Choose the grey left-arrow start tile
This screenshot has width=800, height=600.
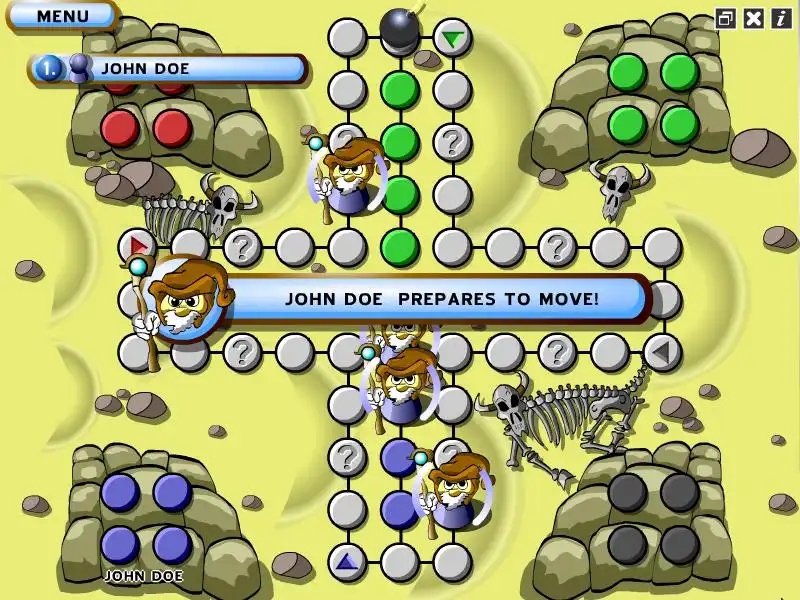(x=661, y=351)
